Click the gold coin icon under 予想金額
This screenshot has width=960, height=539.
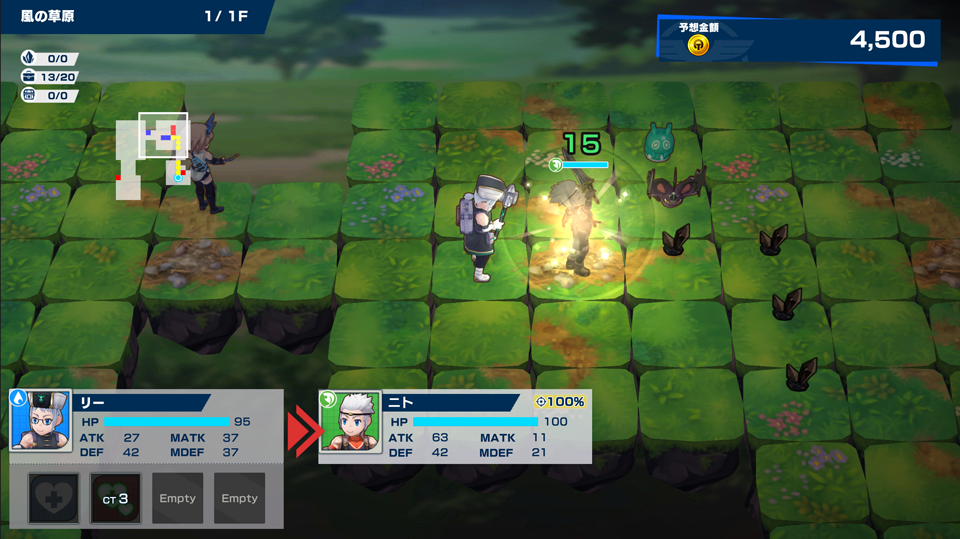coord(699,45)
